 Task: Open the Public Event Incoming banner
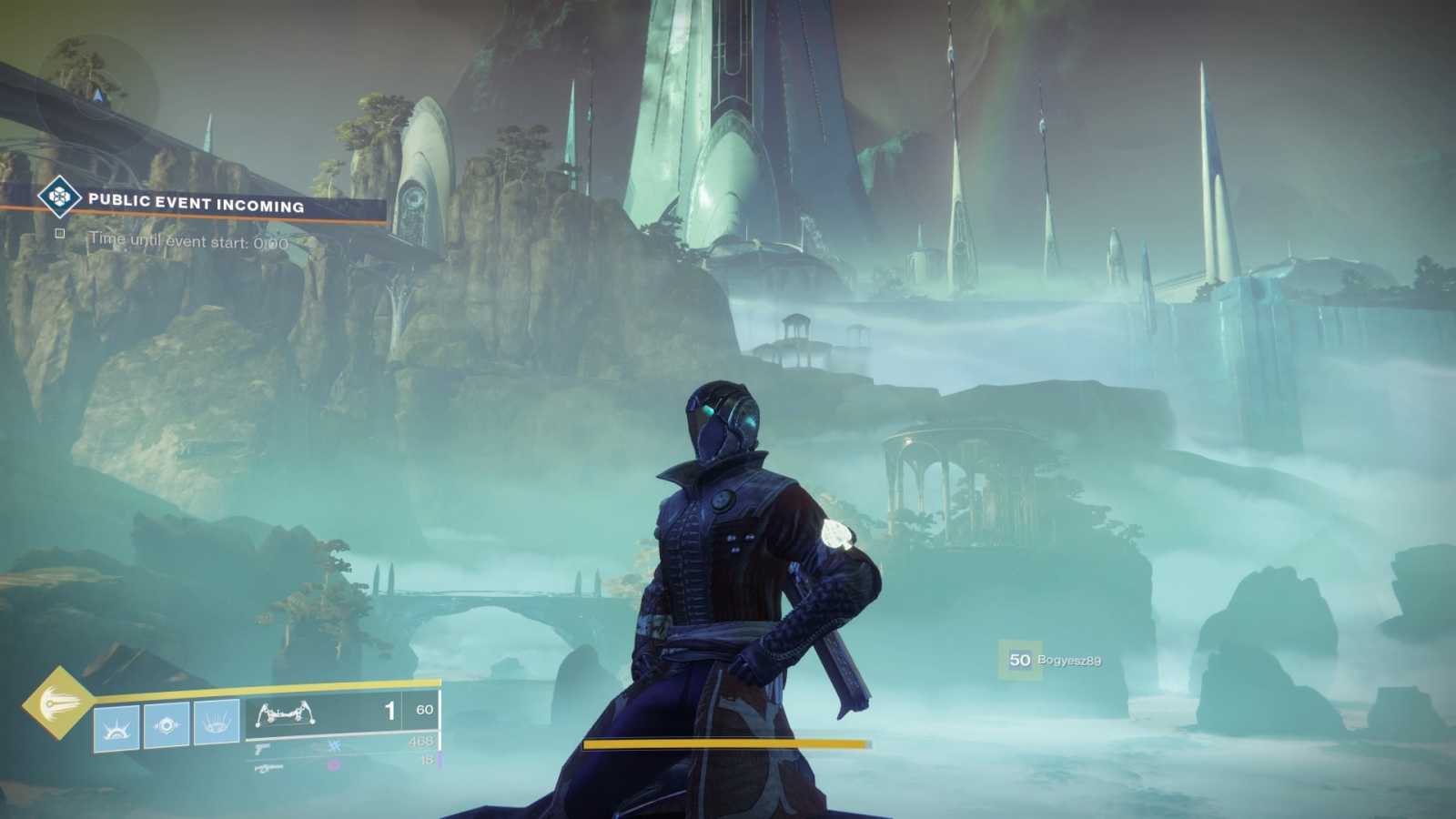[x=197, y=204]
